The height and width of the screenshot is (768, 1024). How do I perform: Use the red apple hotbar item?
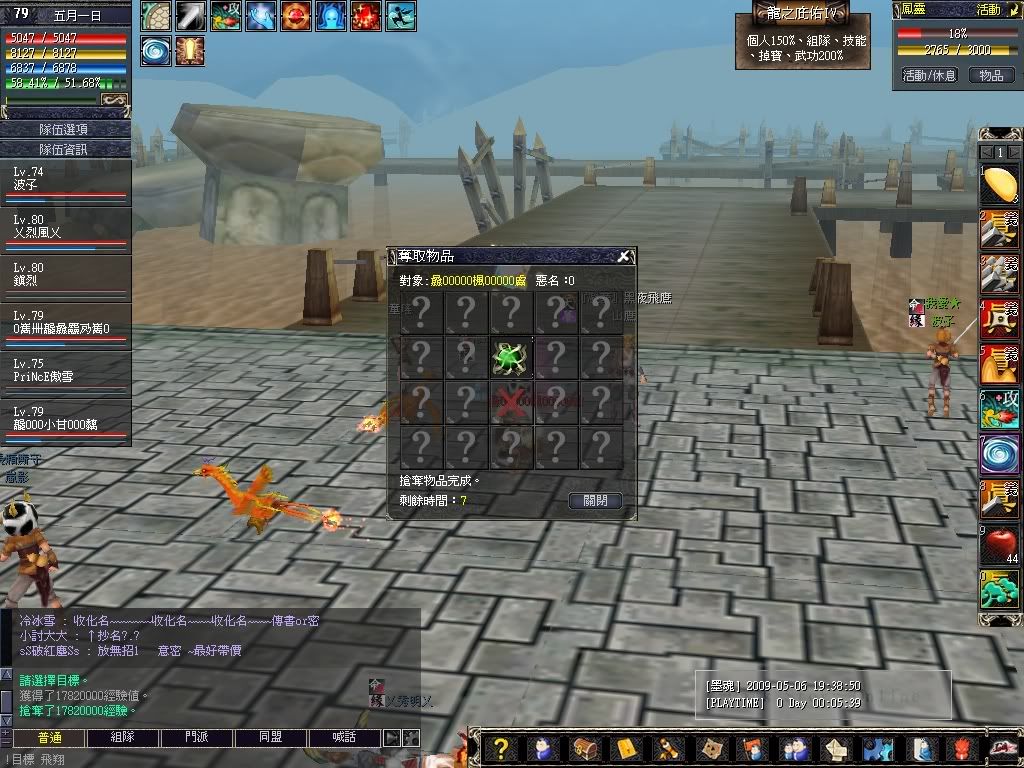[x=999, y=543]
